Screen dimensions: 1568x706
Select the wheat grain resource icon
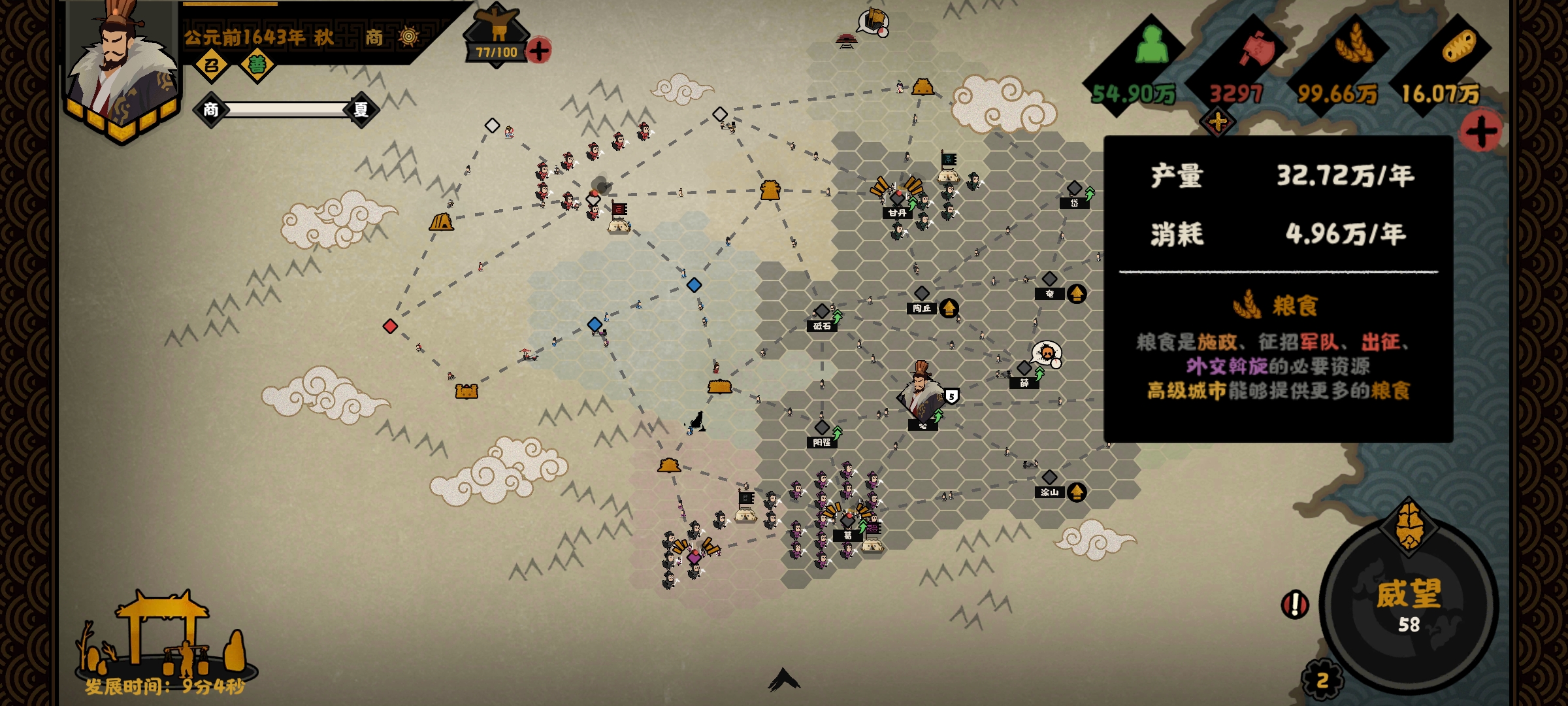[x=1354, y=44]
